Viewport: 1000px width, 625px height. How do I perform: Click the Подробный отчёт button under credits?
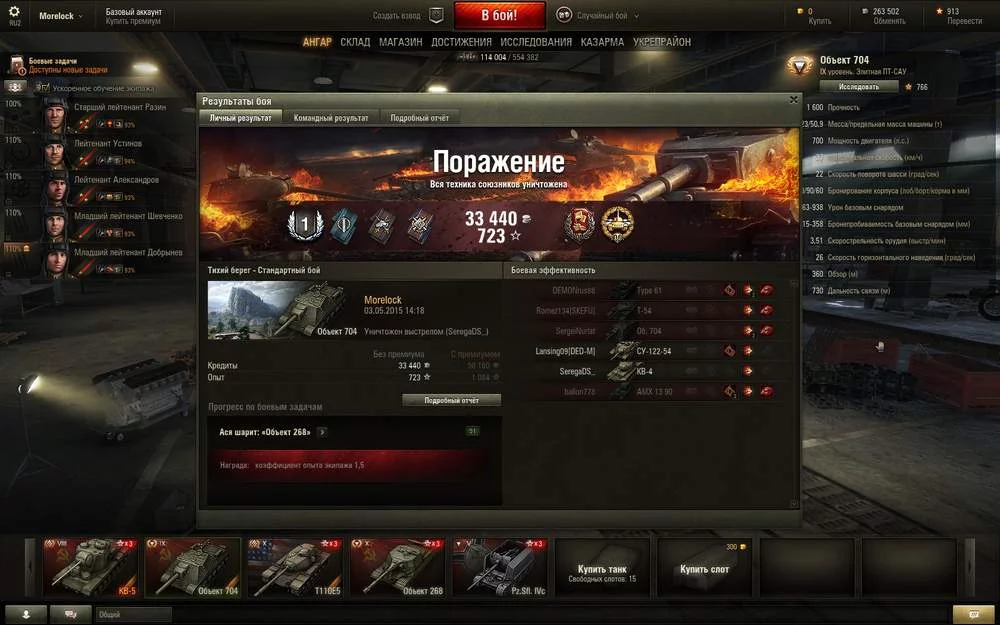coord(451,400)
